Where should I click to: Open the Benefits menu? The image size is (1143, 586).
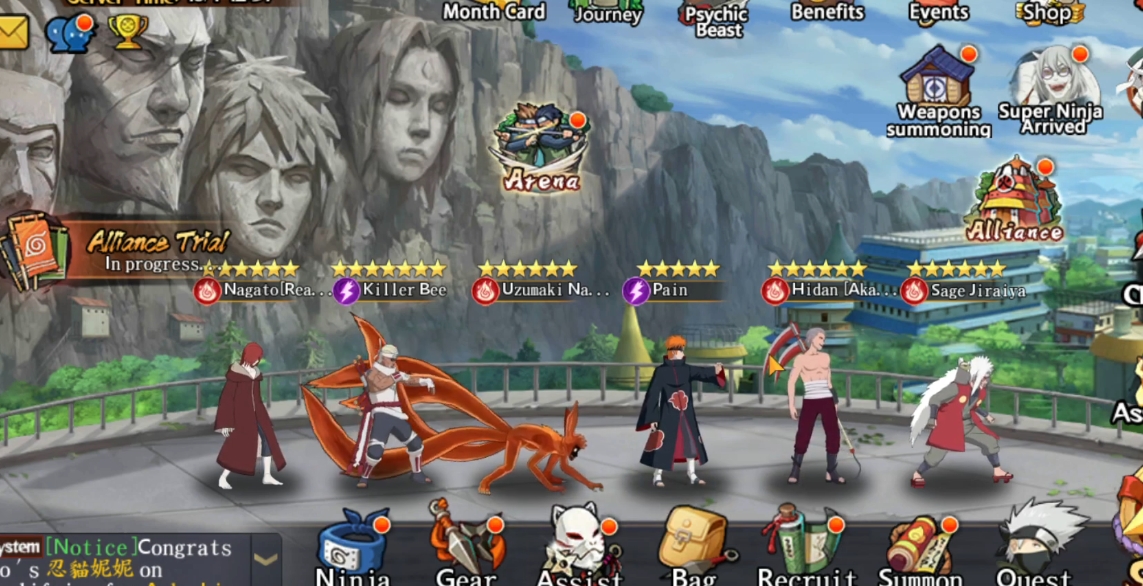(827, 11)
